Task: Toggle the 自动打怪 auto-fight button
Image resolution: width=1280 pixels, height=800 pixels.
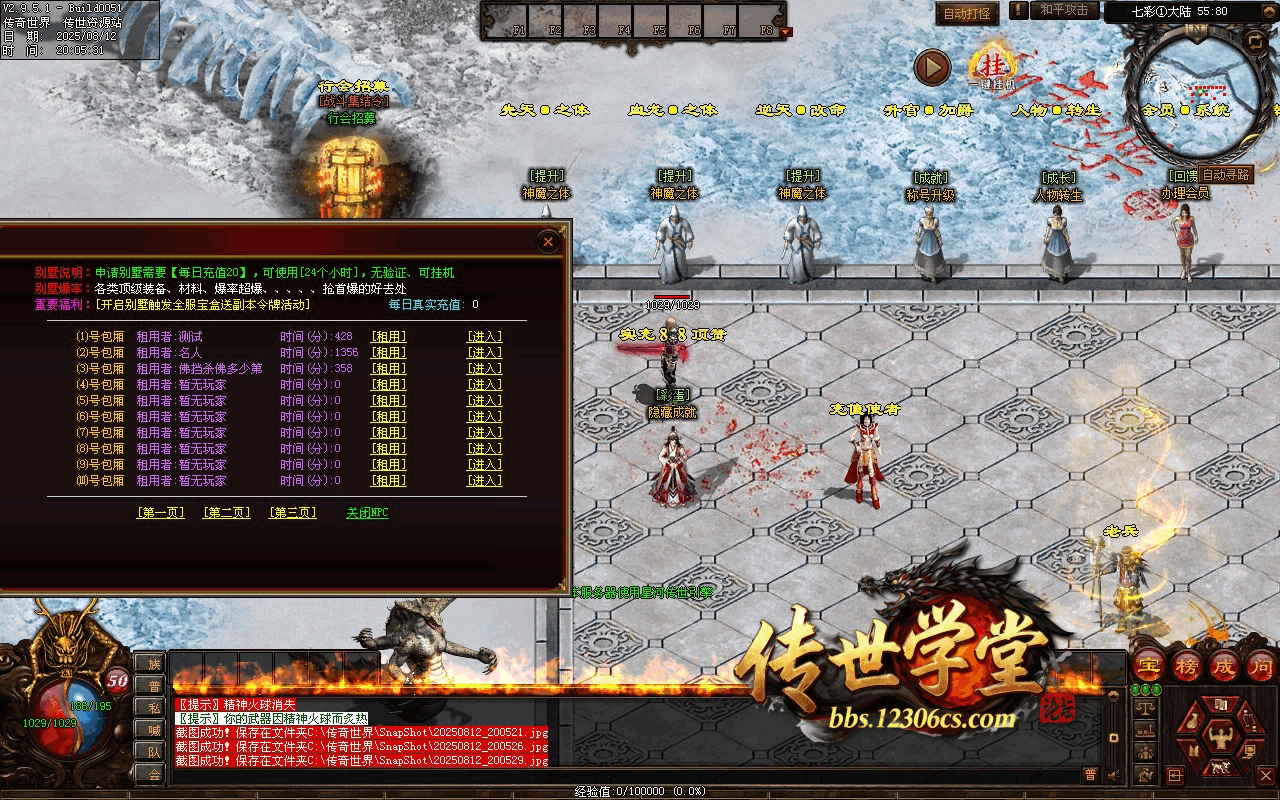Action: 967,13
